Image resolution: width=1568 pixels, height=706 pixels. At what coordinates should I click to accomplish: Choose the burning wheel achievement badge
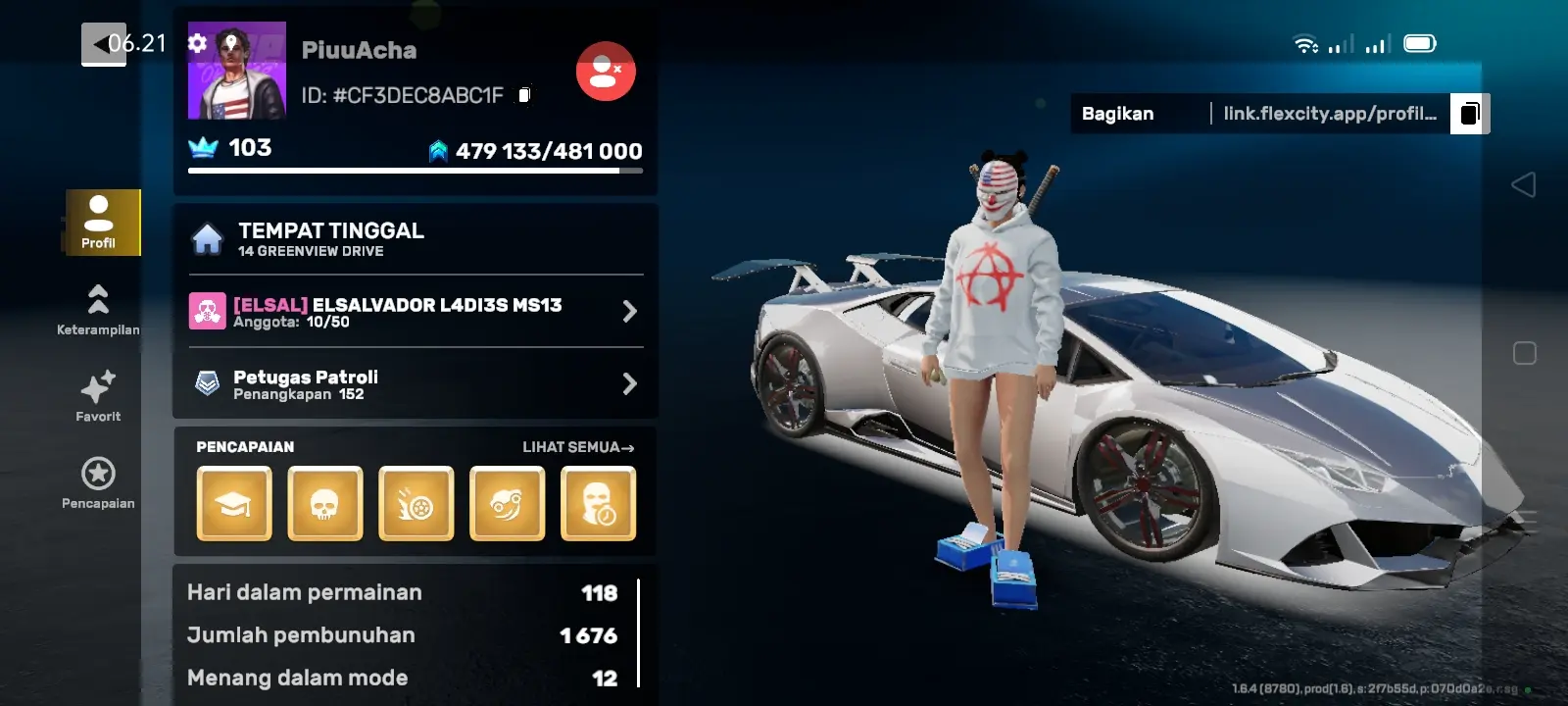pyautogui.click(x=416, y=504)
